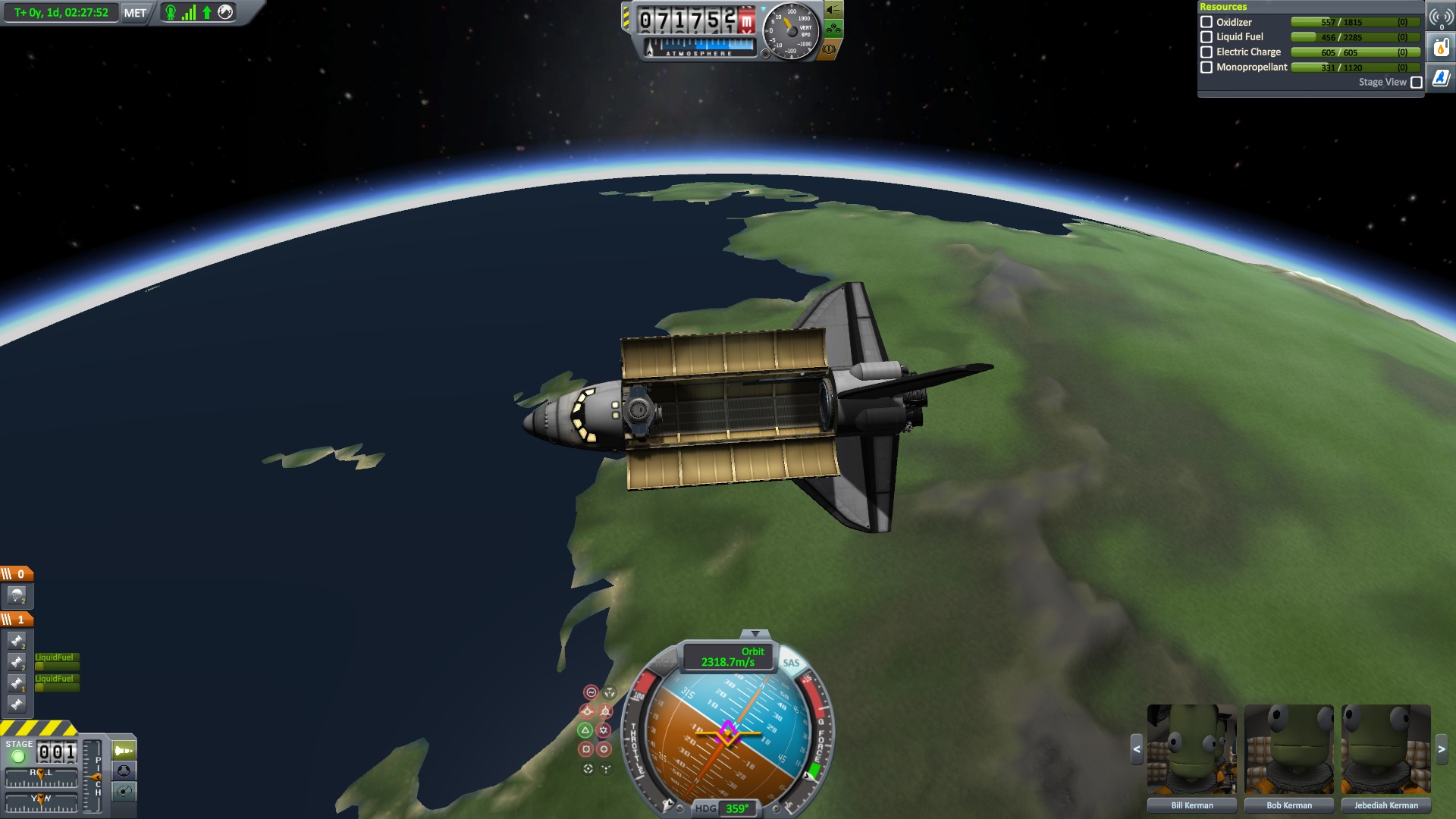Select Jebediah Kerman's crew portrait
Image resolution: width=1456 pixels, height=819 pixels.
coord(1385,749)
